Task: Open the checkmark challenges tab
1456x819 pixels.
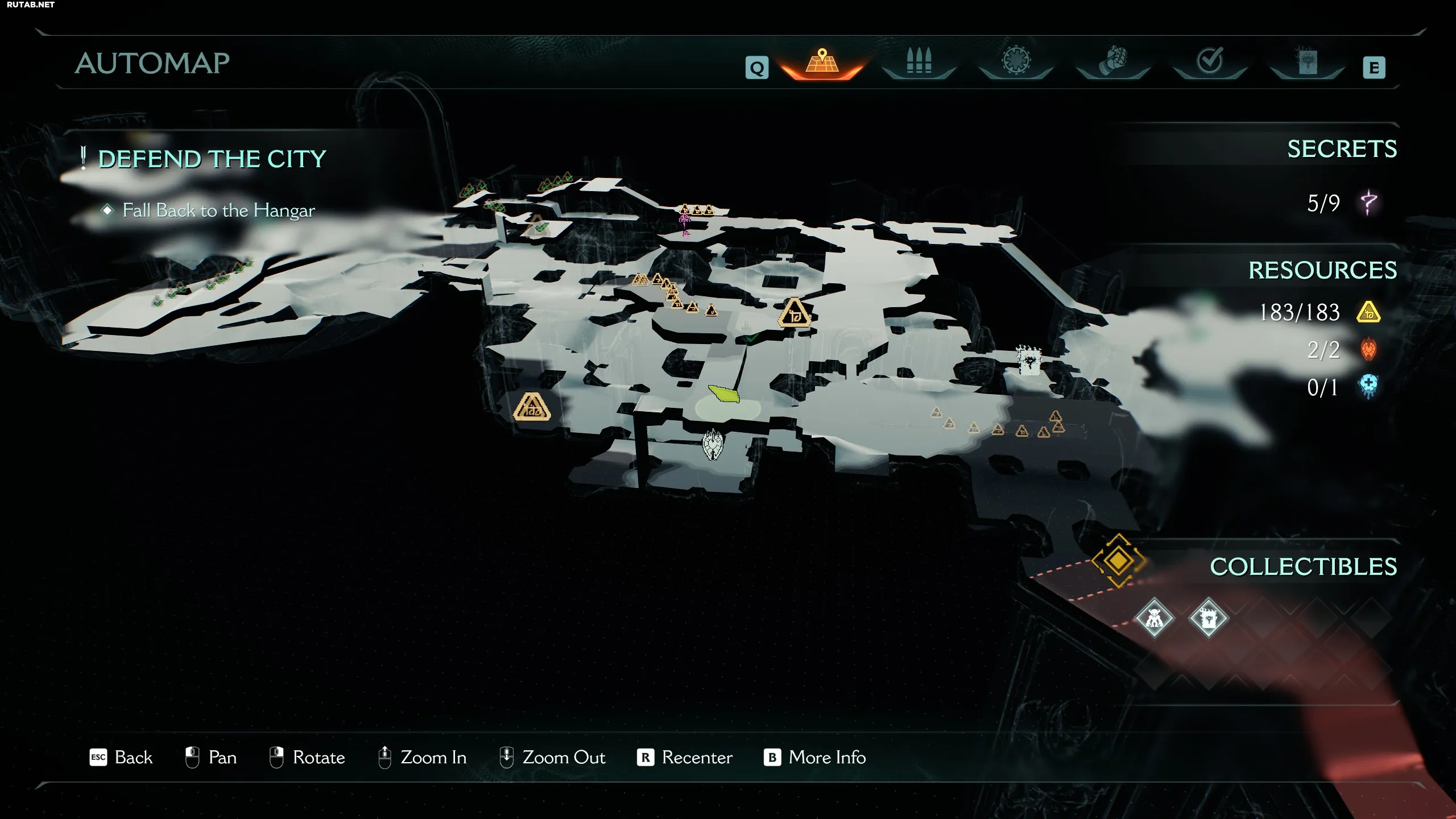Action: (x=1210, y=61)
